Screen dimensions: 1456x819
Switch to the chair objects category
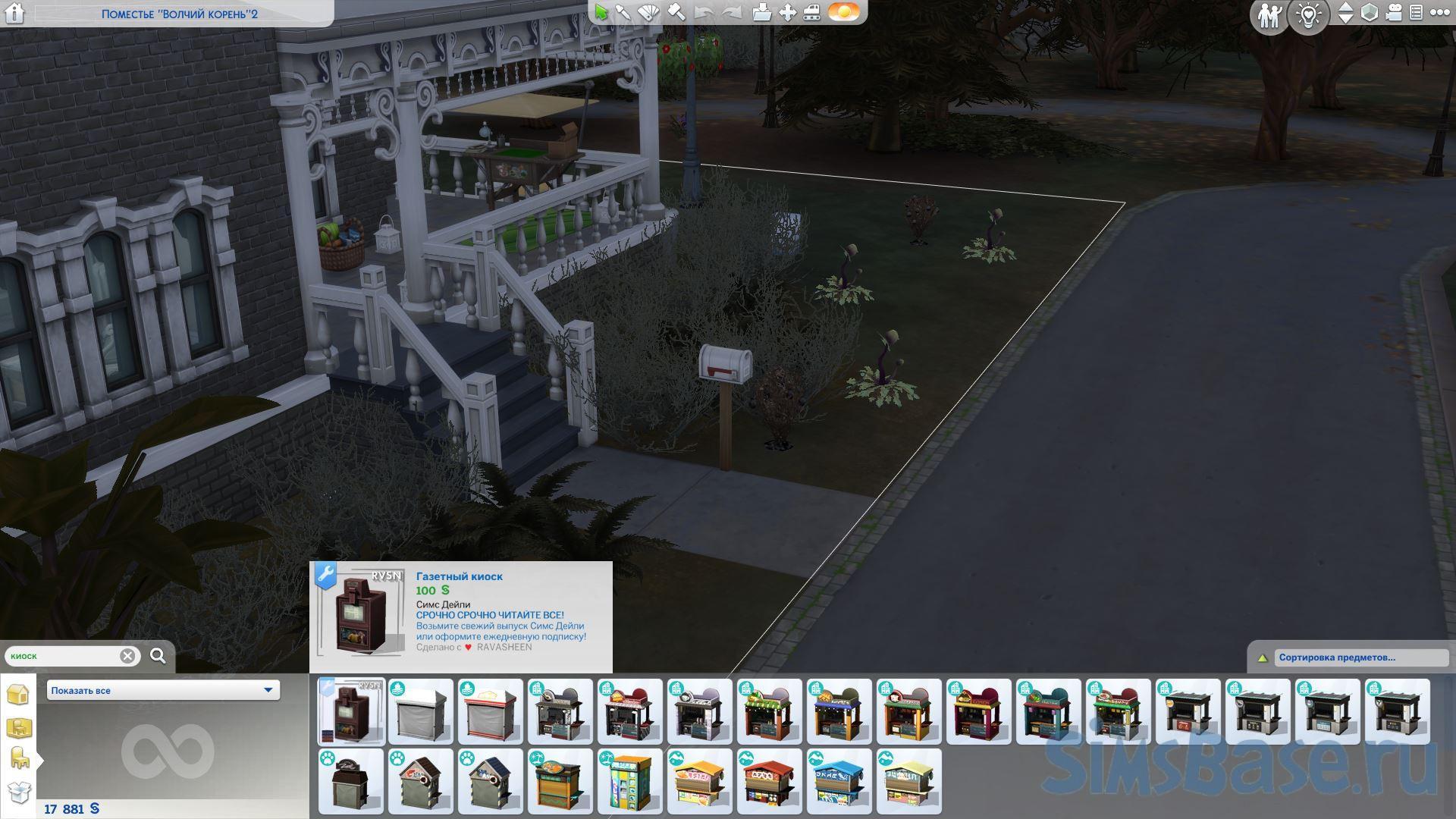19,757
